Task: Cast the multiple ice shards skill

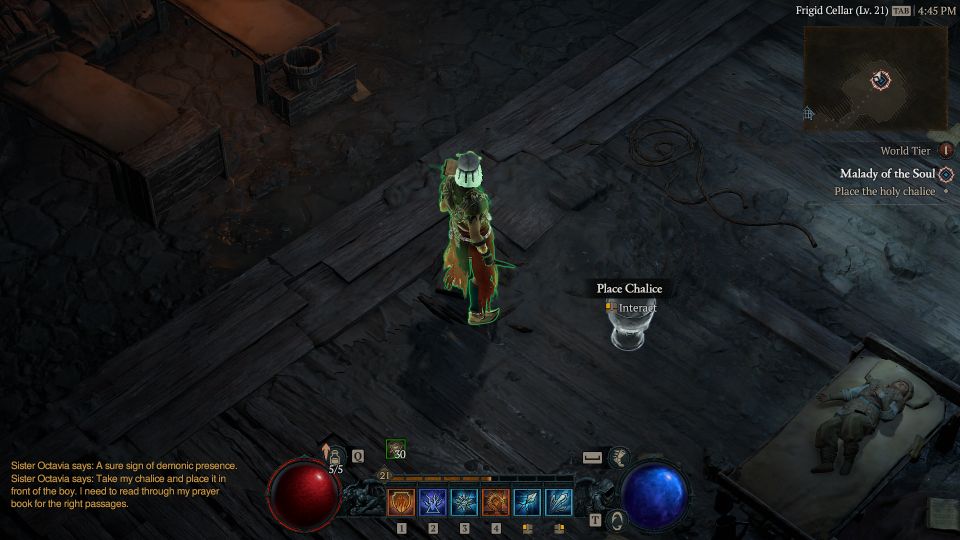Action: [x=559, y=501]
